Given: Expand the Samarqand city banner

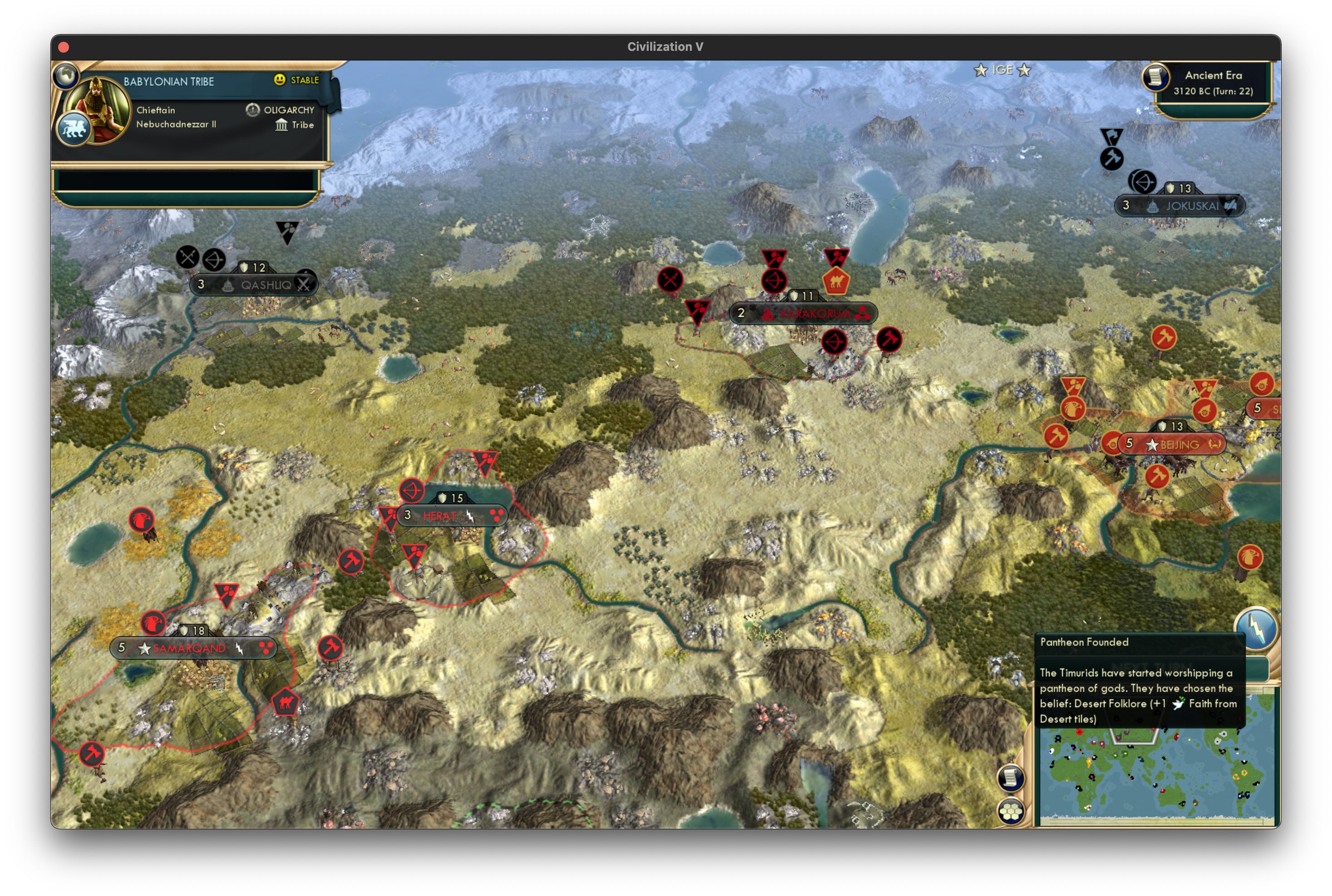Looking at the screenshot, I should tap(188, 649).
